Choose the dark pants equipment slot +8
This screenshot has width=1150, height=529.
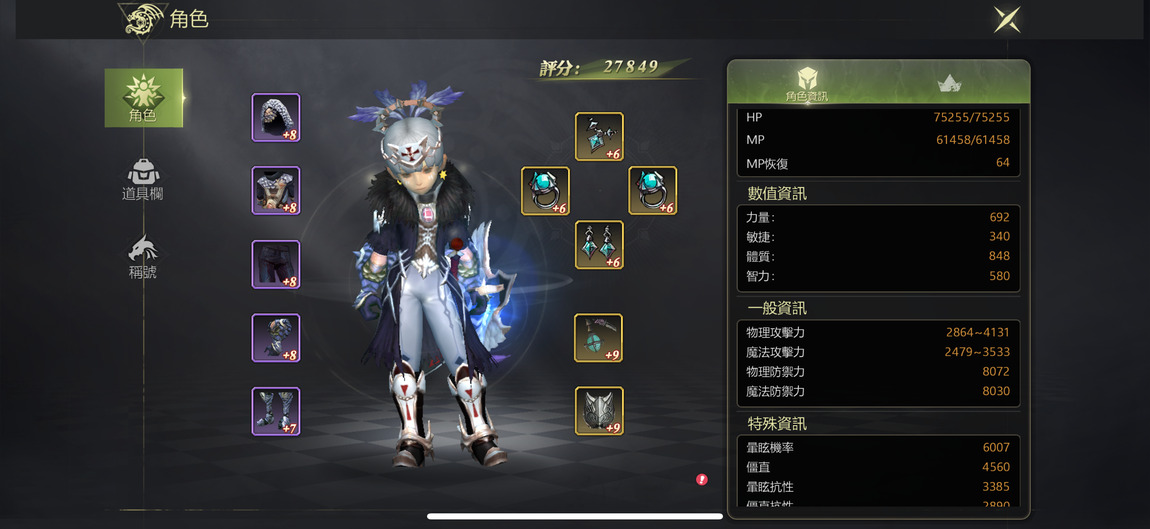click(276, 264)
